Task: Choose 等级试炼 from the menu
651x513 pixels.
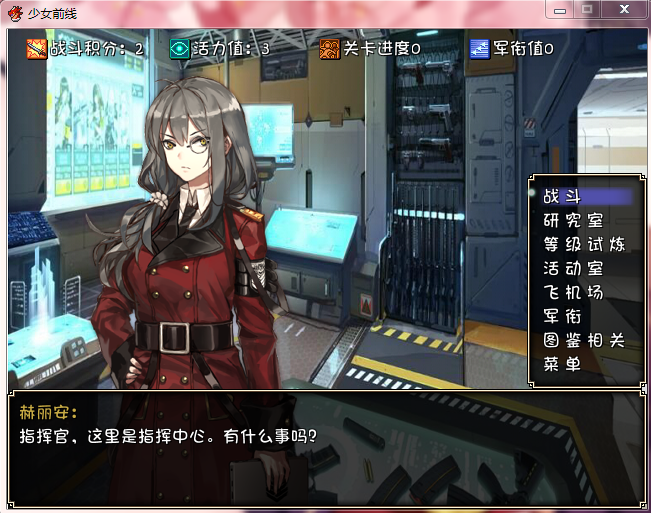Action: (585, 244)
